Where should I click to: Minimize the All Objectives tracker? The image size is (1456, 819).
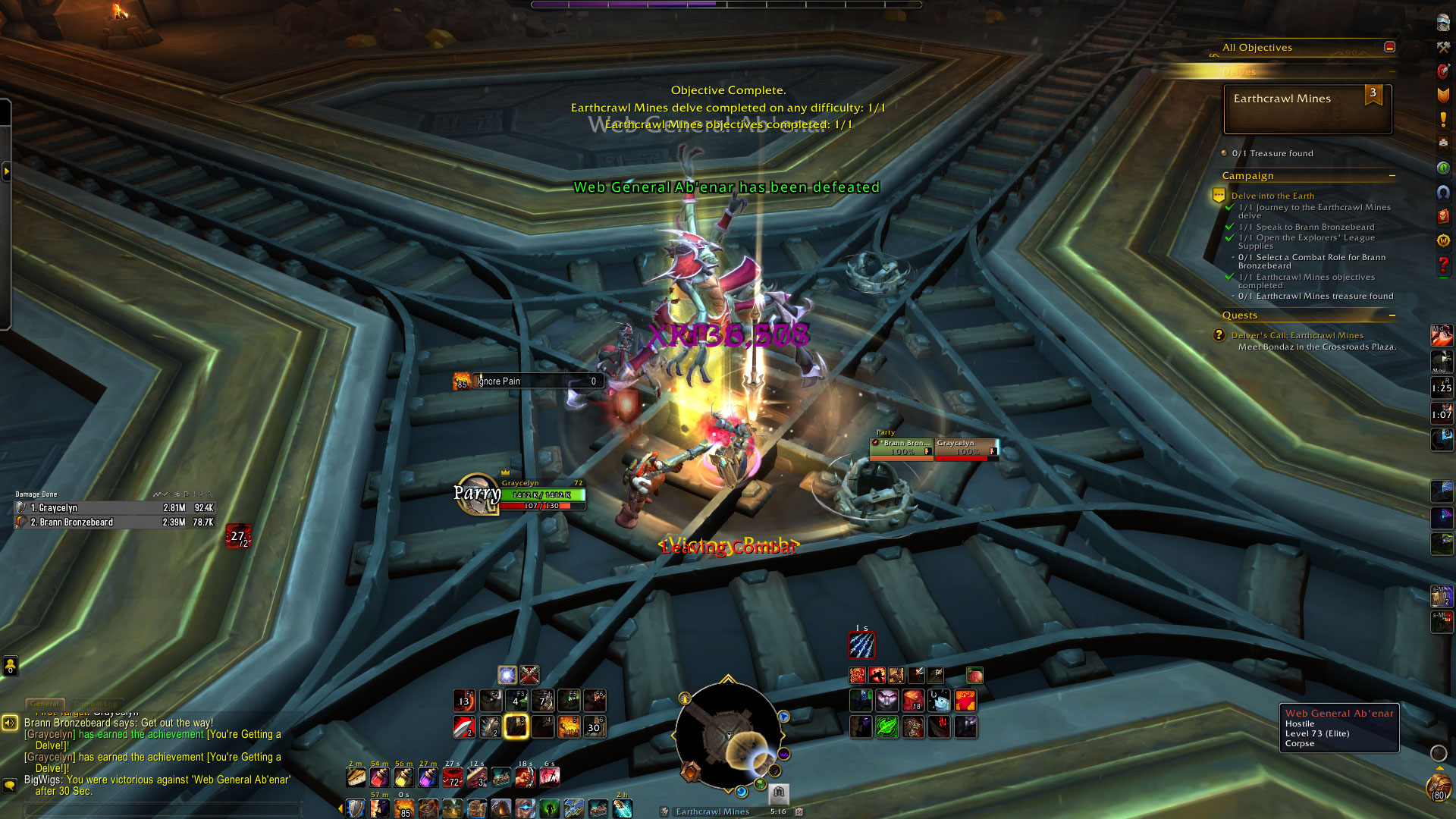(x=1389, y=47)
